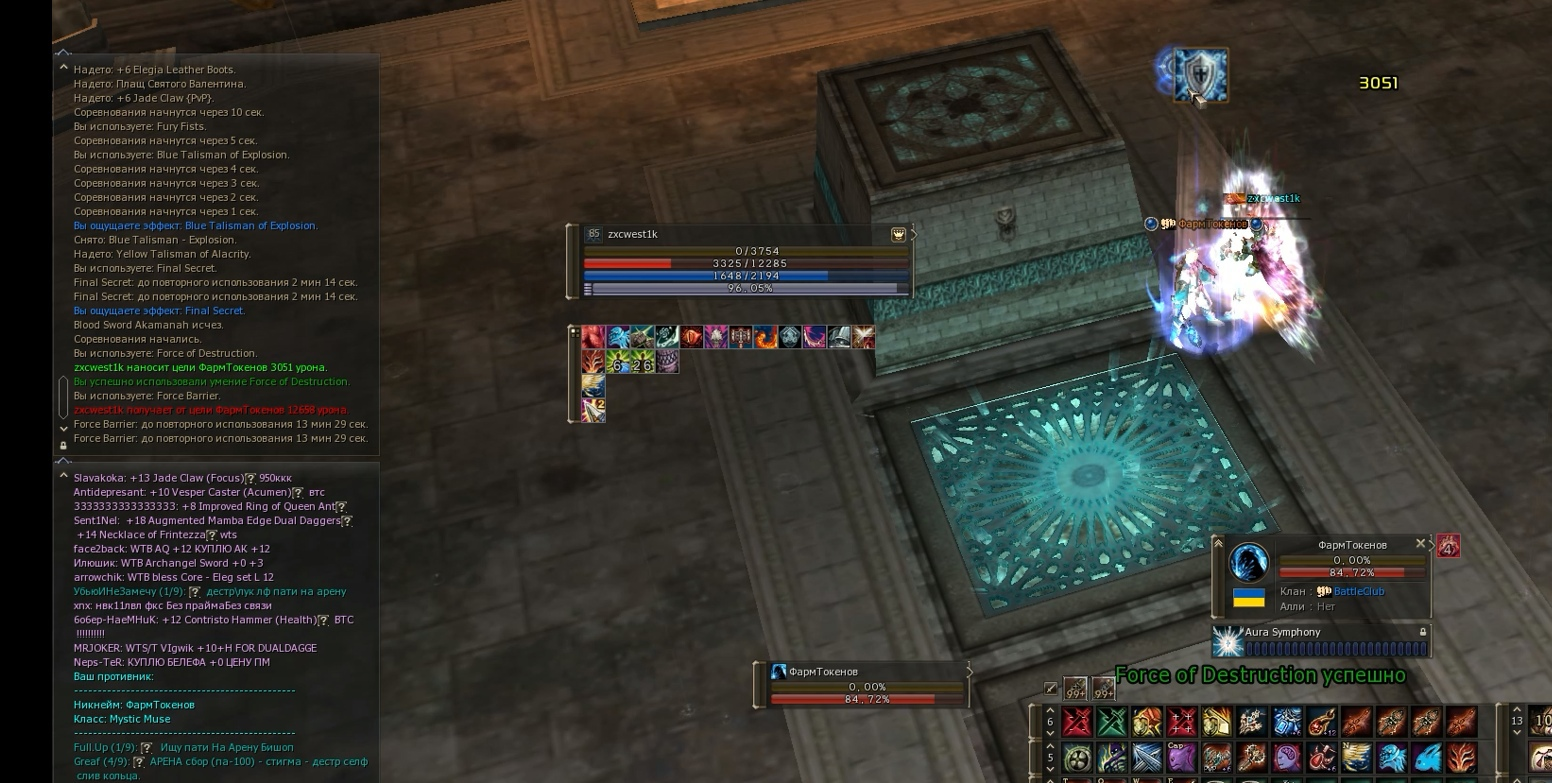Toggle the system log lock icon
1552x783 pixels.
click(x=64, y=445)
